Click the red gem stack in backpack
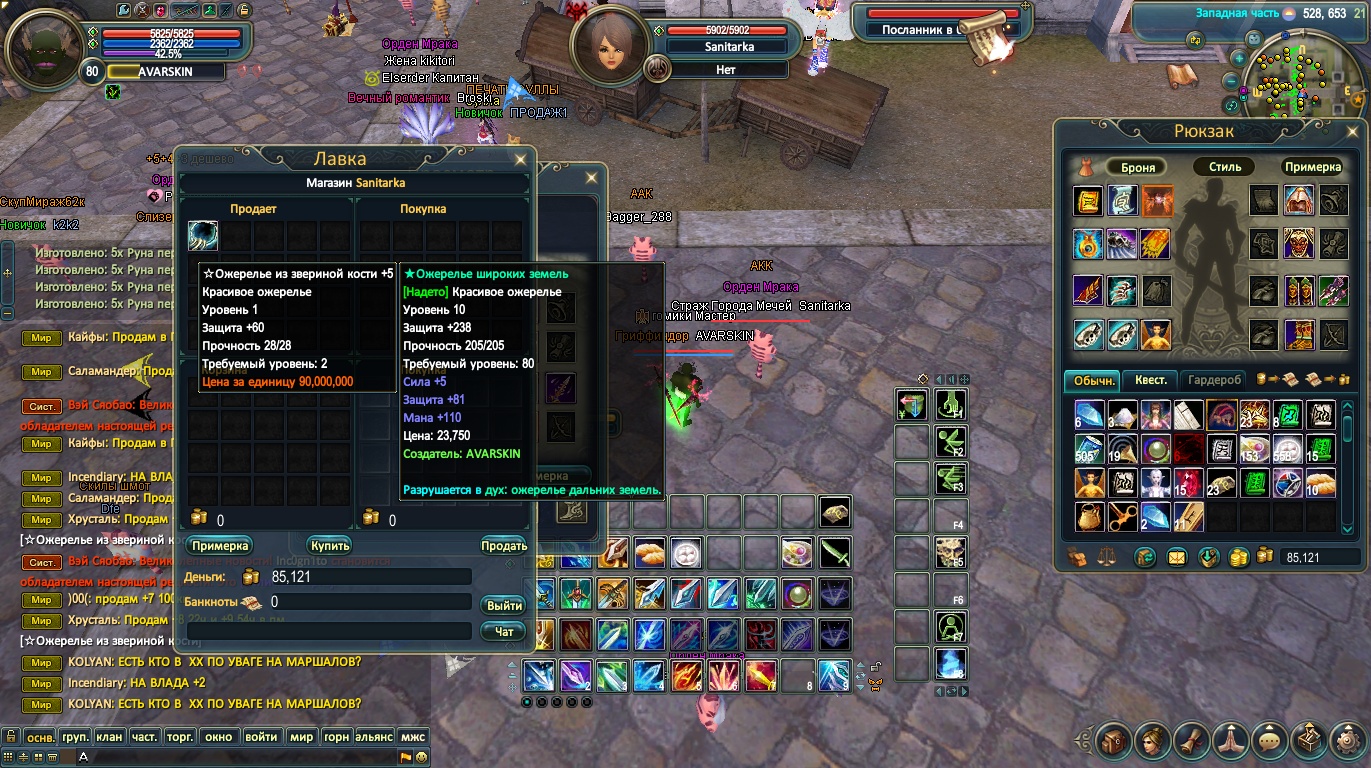The image size is (1371, 768). (x=1188, y=484)
